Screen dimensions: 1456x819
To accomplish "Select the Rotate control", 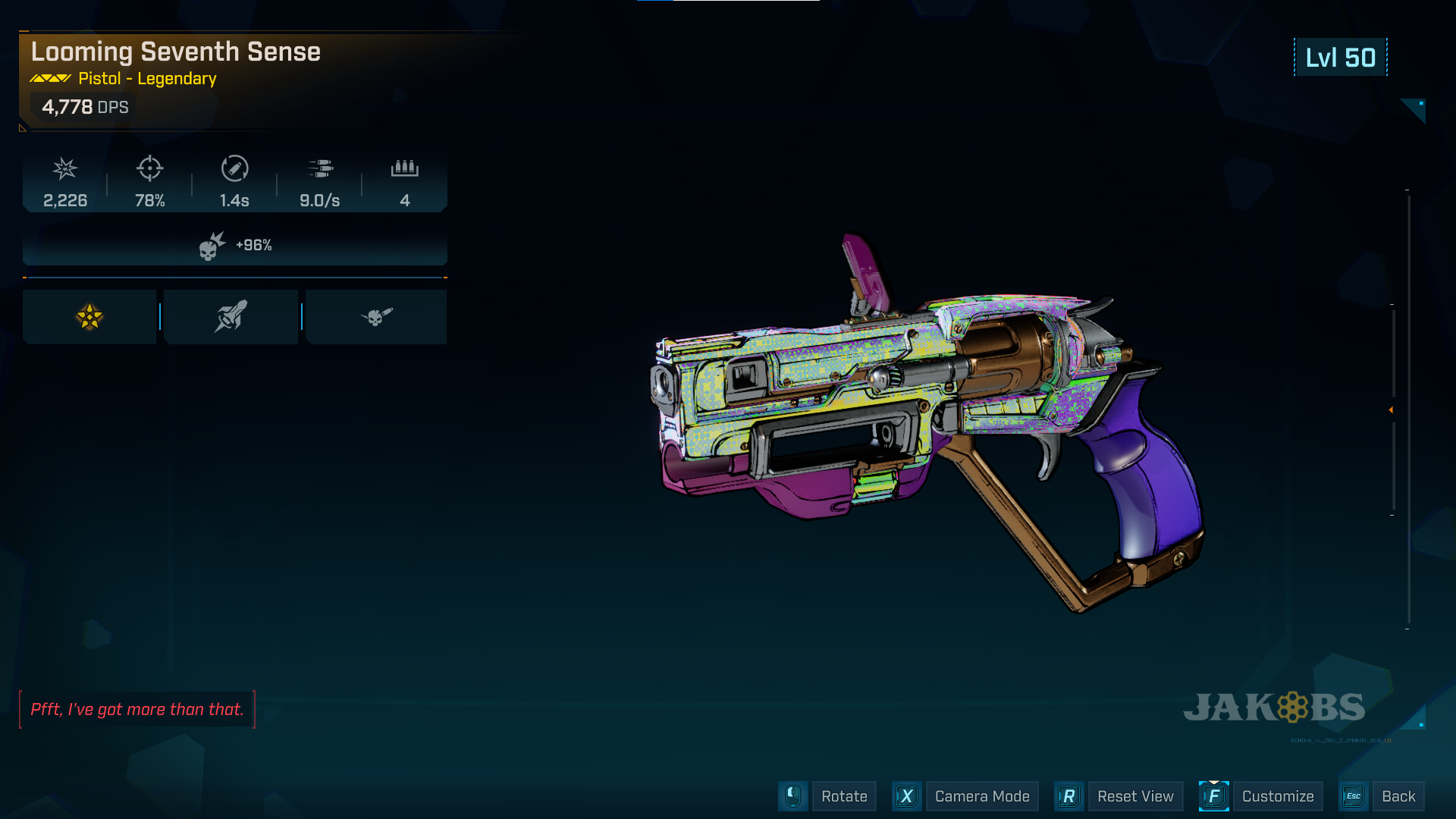I will 843,796.
